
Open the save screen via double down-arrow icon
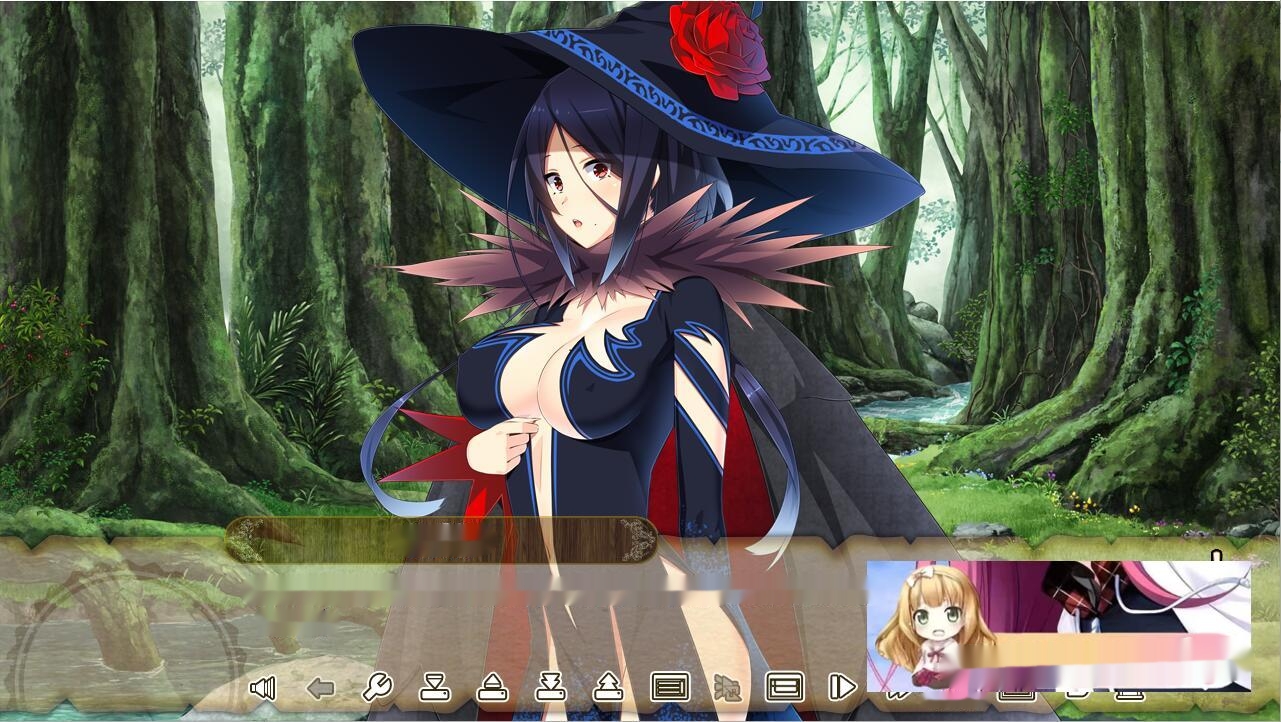click(549, 688)
